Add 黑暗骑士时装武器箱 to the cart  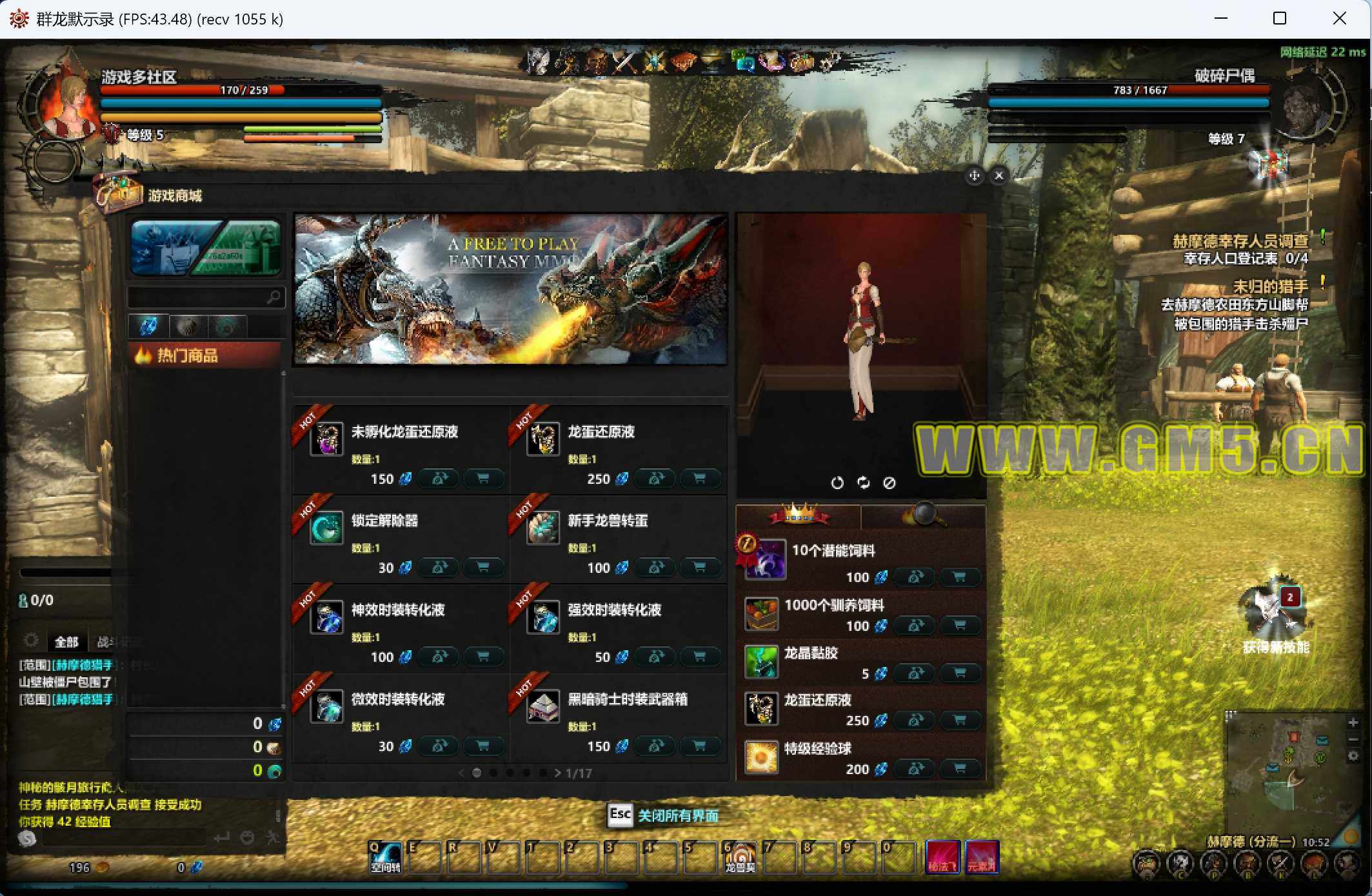pyautogui.click(x=699, y=746)
